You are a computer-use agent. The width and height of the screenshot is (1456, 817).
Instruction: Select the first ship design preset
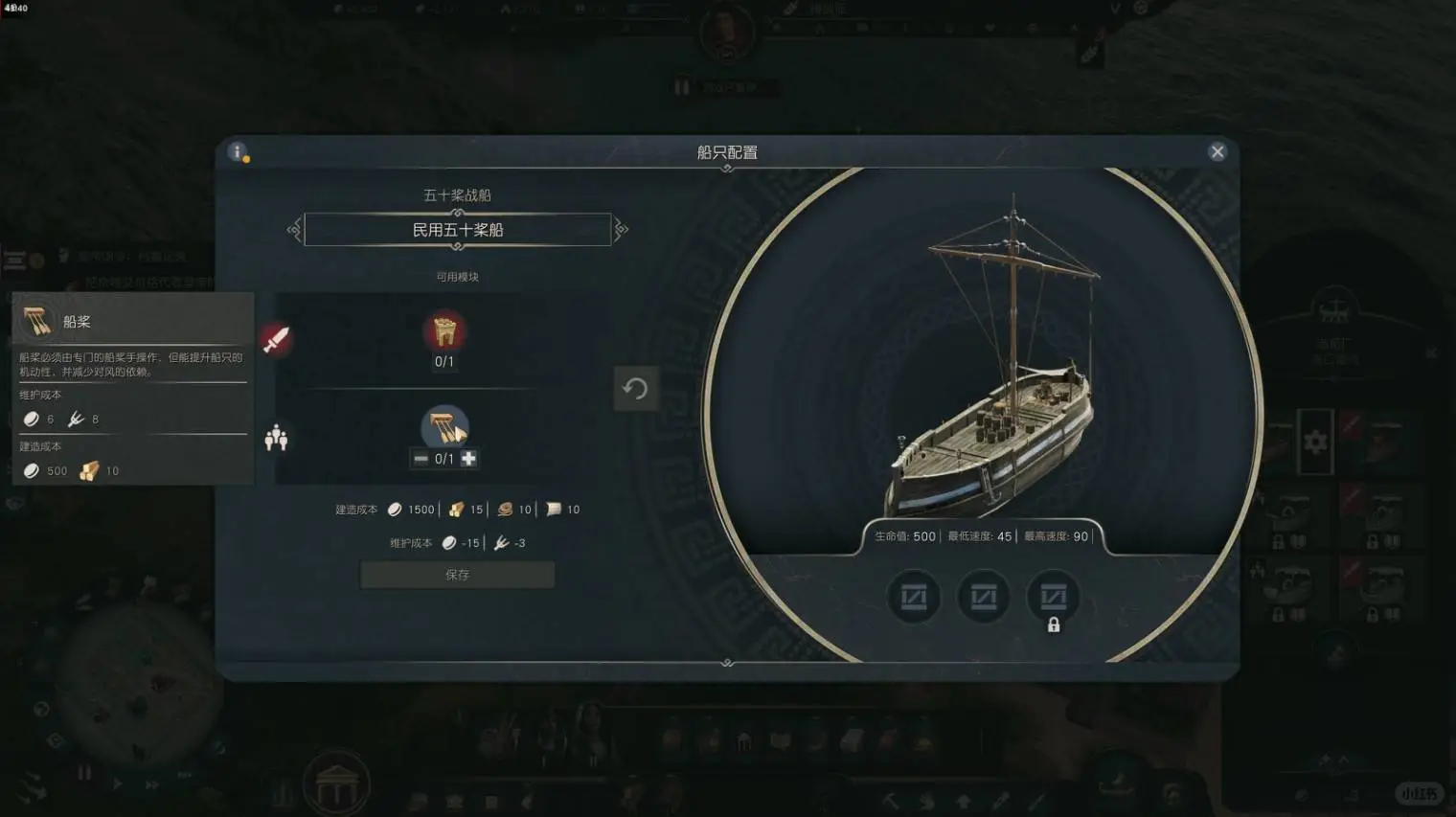[x=913, y=595]
